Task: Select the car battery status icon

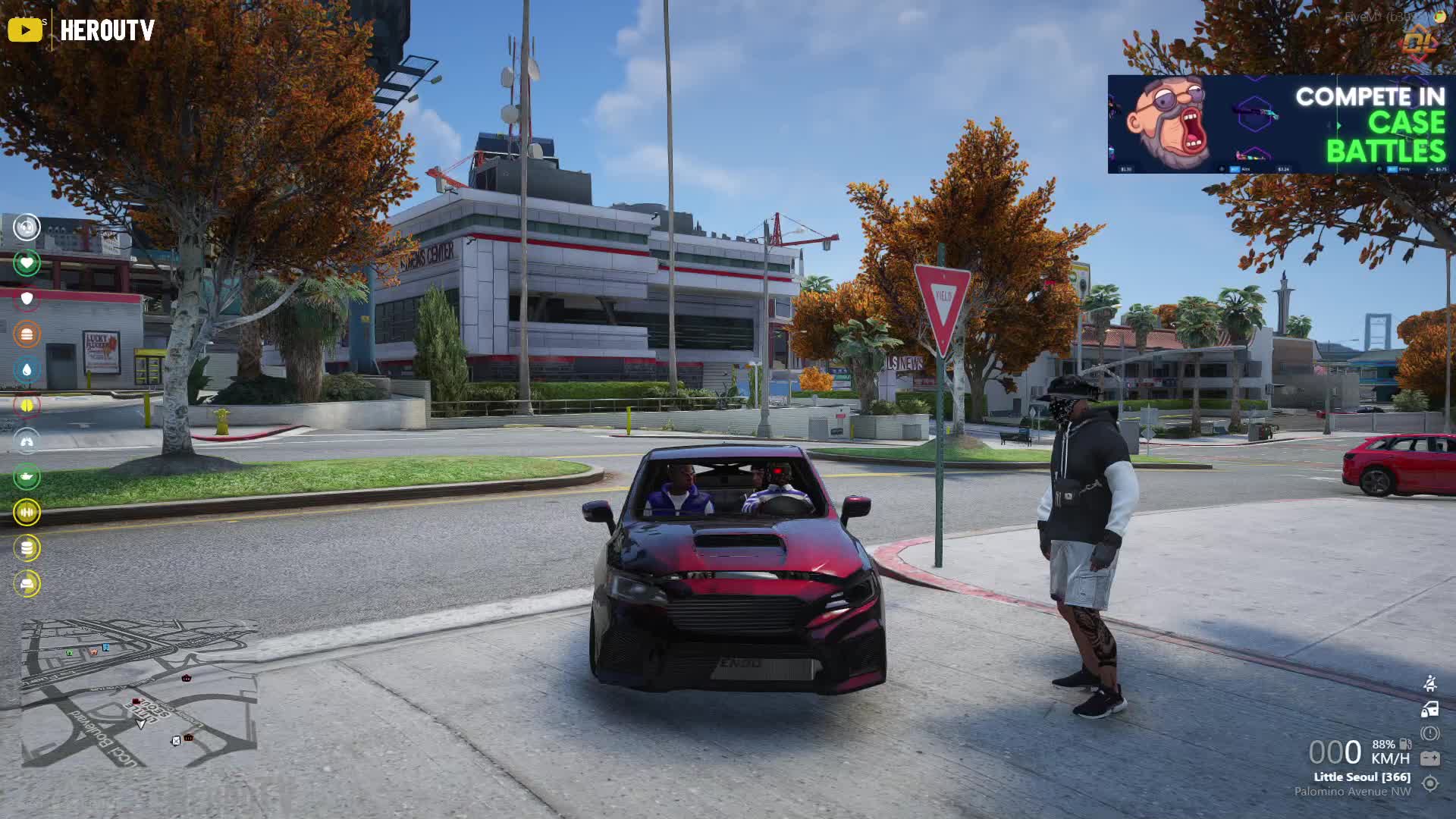Action: (x=1430, y=758)
